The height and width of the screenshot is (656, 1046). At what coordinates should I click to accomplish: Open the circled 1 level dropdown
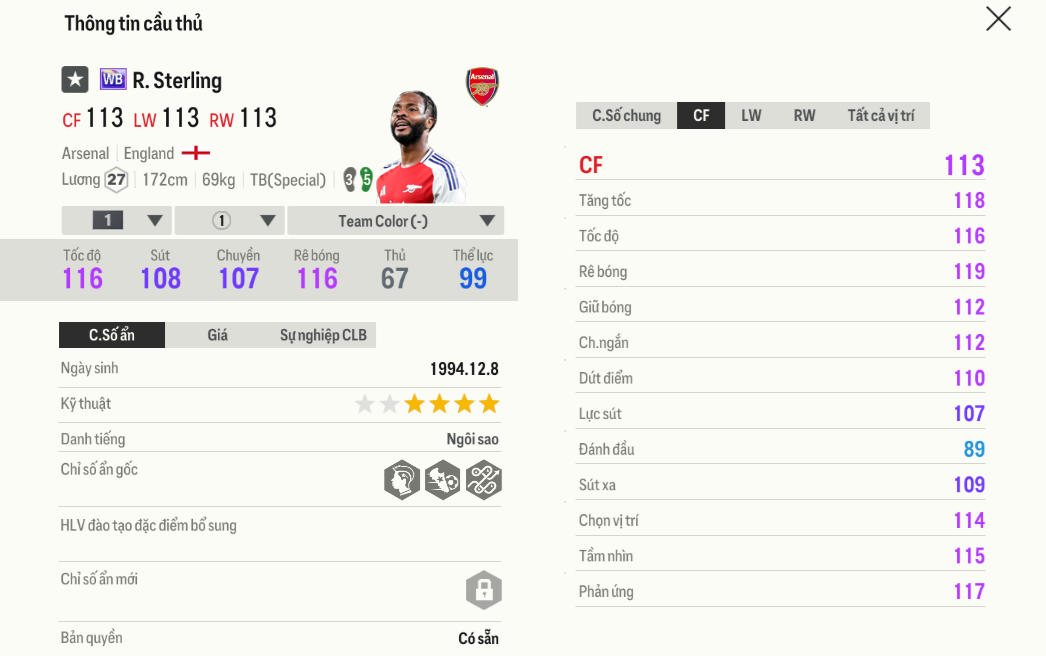pyautogui.click(x=230, y=221)
